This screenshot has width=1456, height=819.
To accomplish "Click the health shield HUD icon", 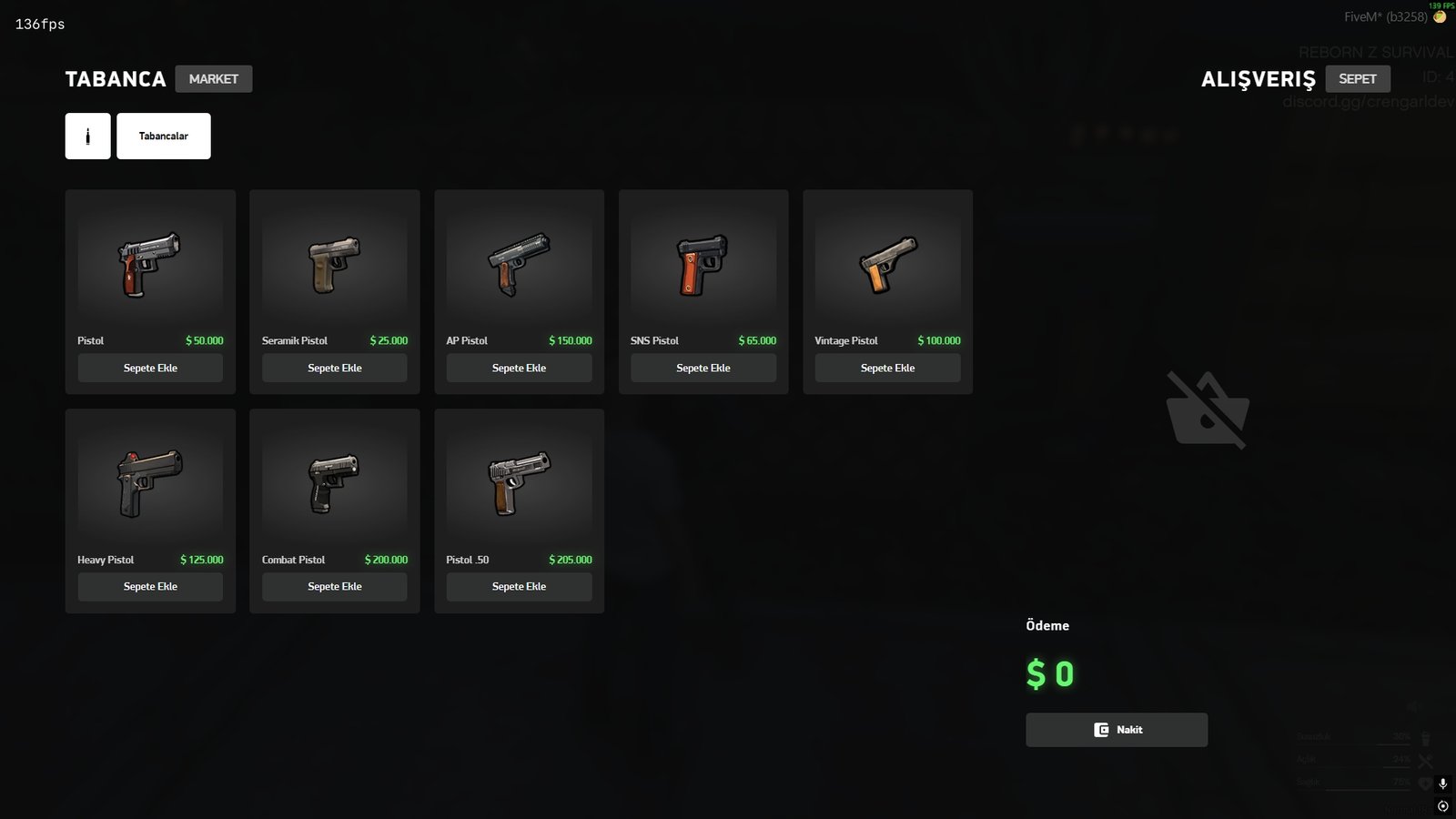I will (1425, 784).
